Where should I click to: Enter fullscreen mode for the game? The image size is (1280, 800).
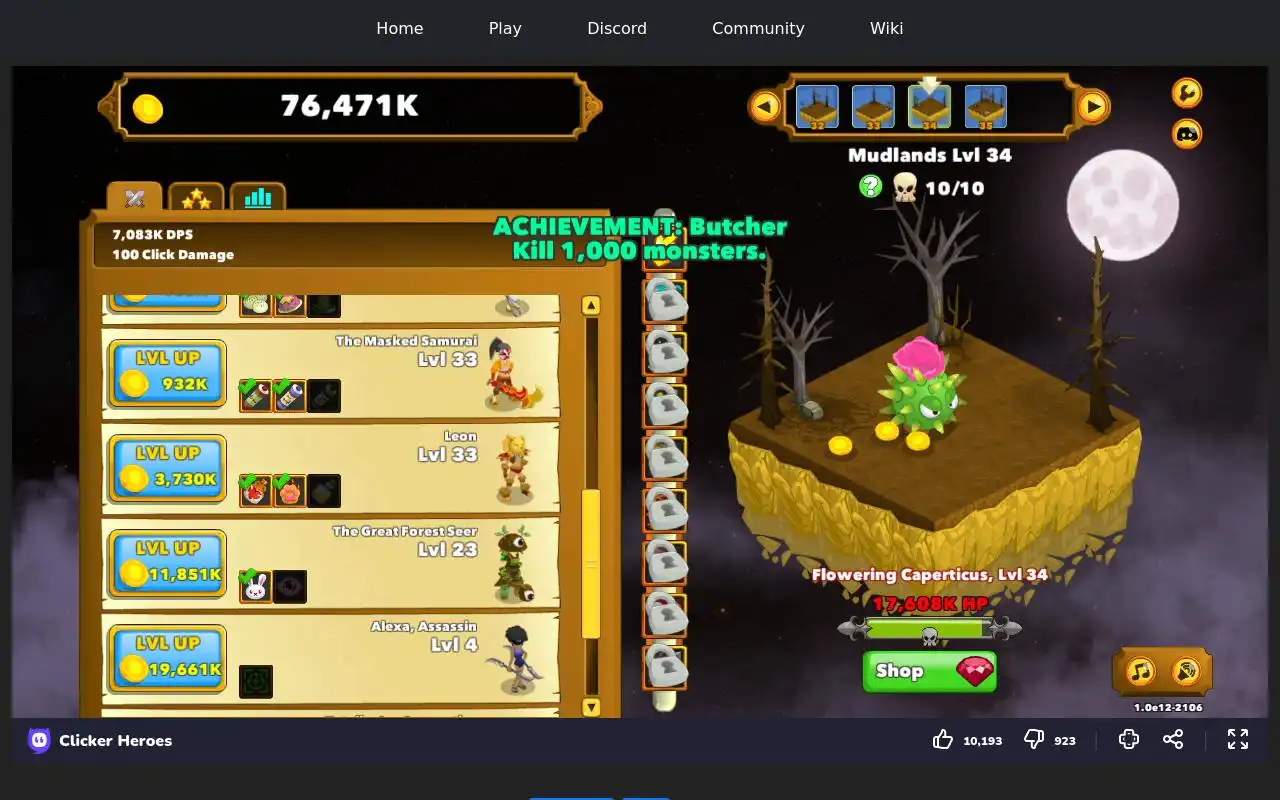pyautogui.click(x=1238, y=739)
